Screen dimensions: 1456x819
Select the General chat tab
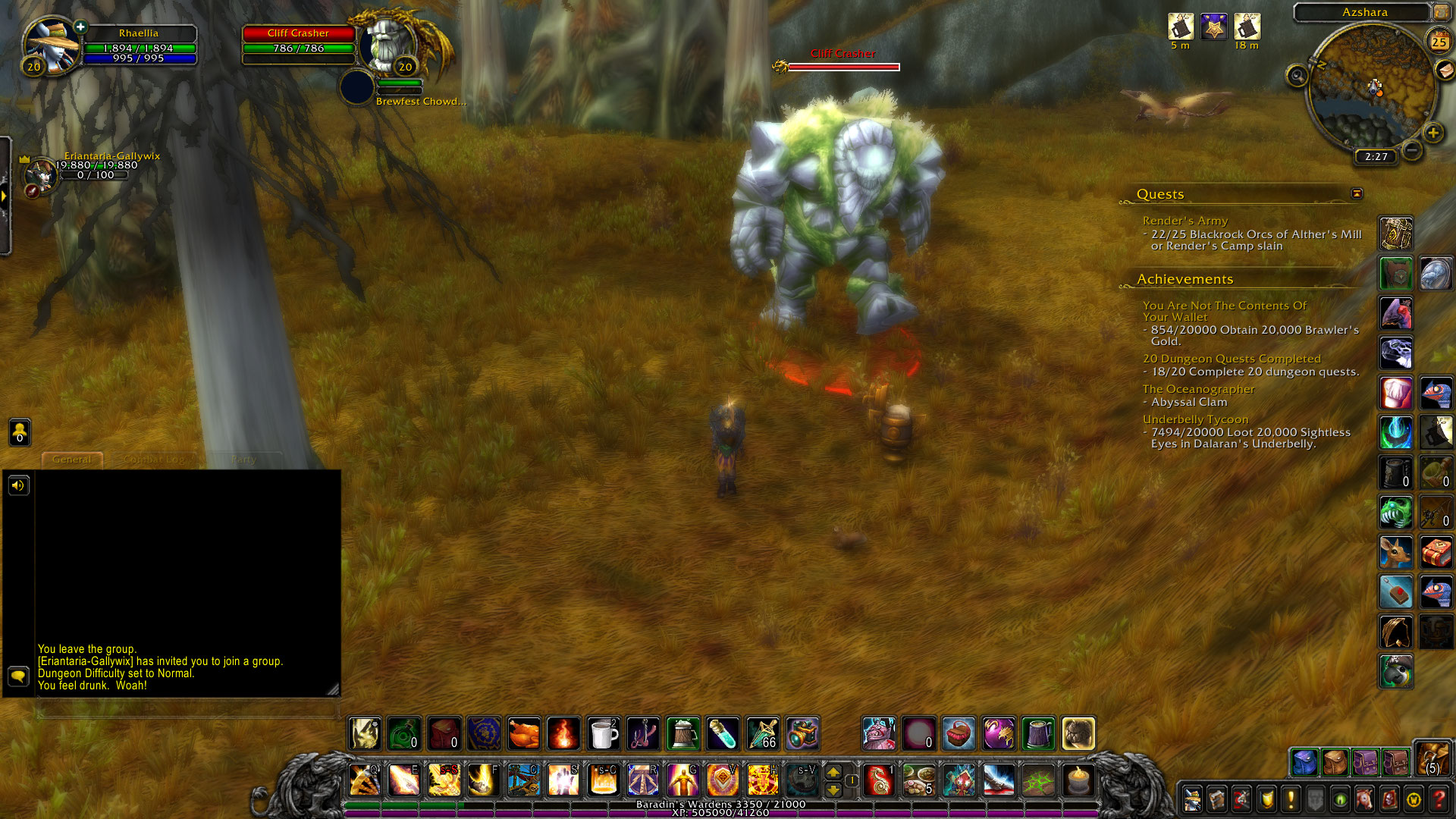pyautogui.click(x=72, y=460)
